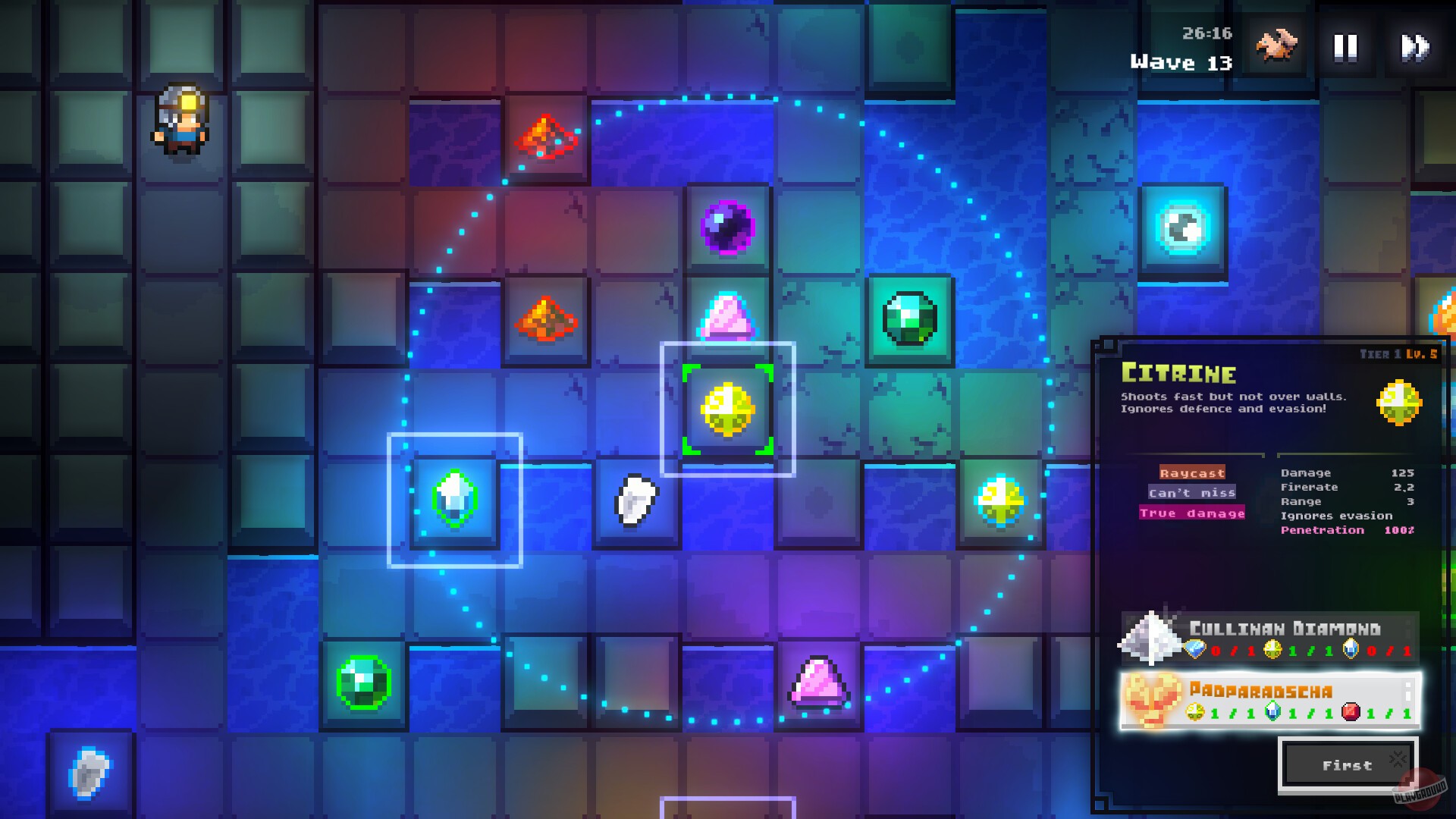Image resolution: width=1456 pixels, height=819 pixels.
Task: Click the Wave 13 label
Action: (1179, 62)
